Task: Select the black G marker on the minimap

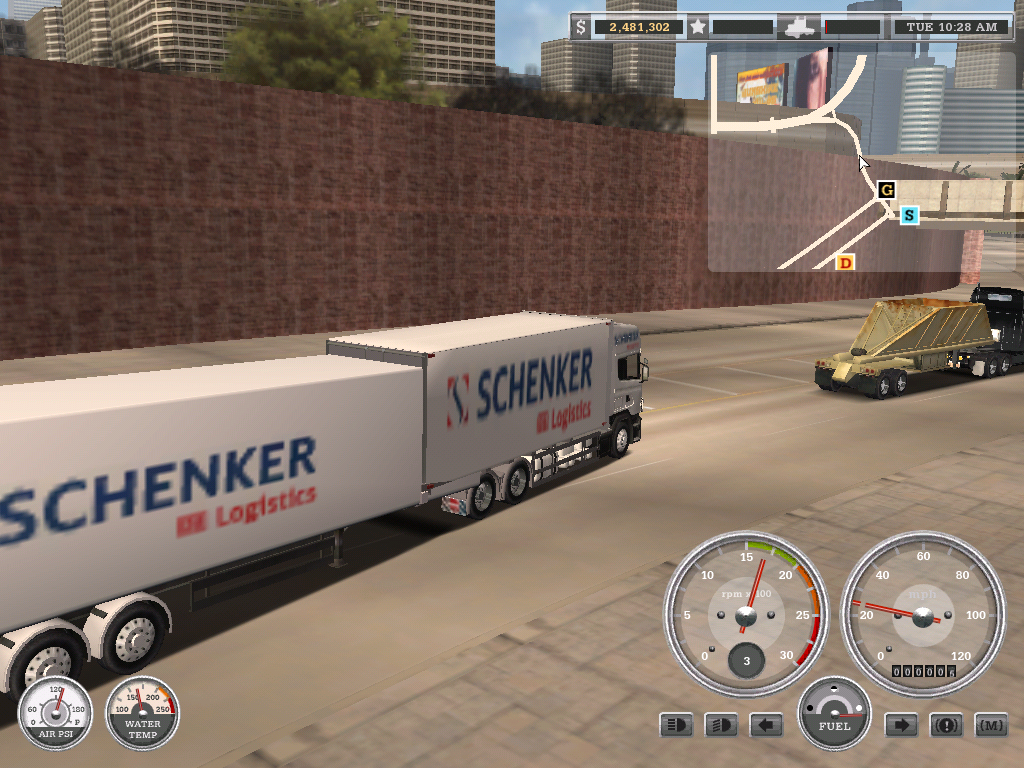Action: 886,189
